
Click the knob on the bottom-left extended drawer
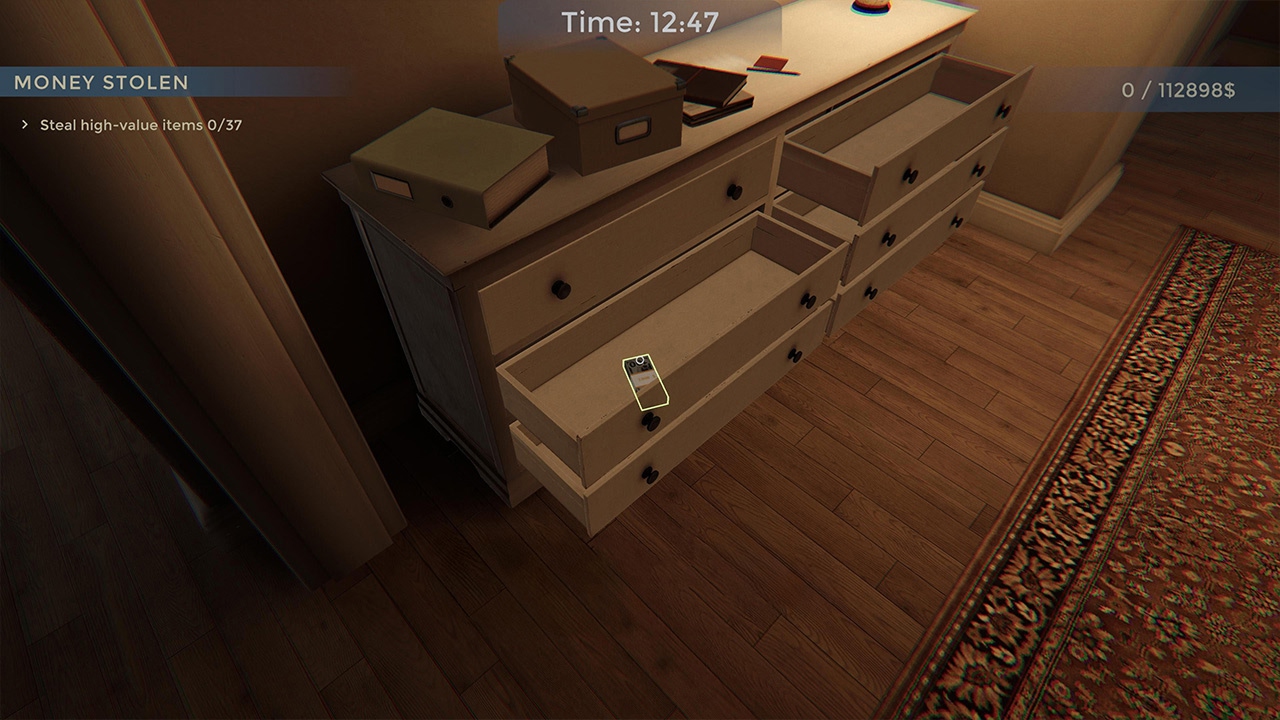[x=649, y=472]
